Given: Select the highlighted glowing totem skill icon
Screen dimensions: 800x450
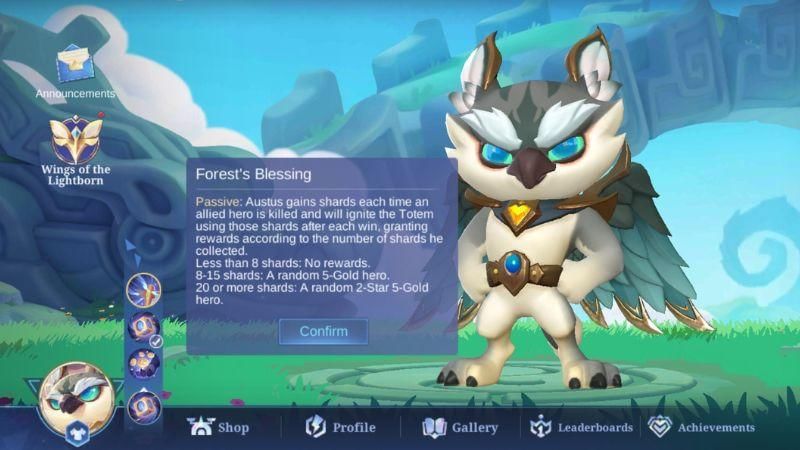Looking at the screenshot, I should point(143,292).
